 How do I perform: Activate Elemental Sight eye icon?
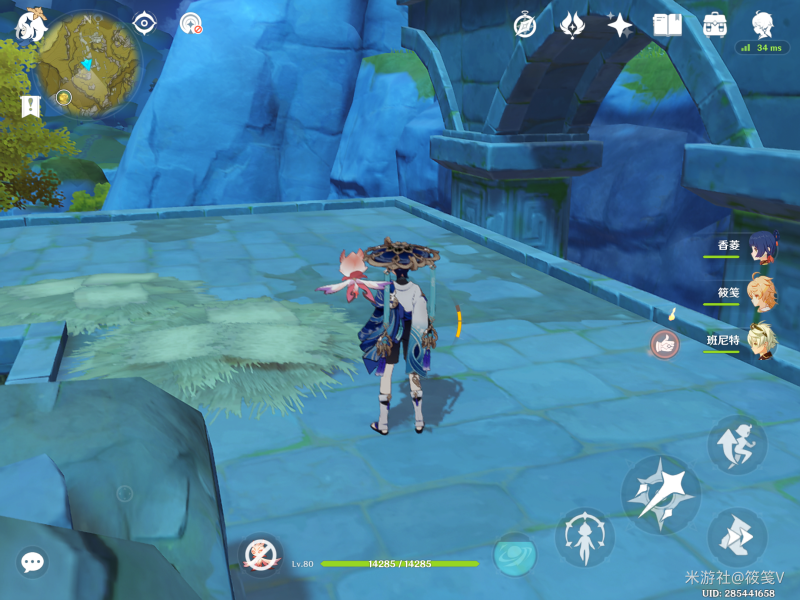pos(145,23)
